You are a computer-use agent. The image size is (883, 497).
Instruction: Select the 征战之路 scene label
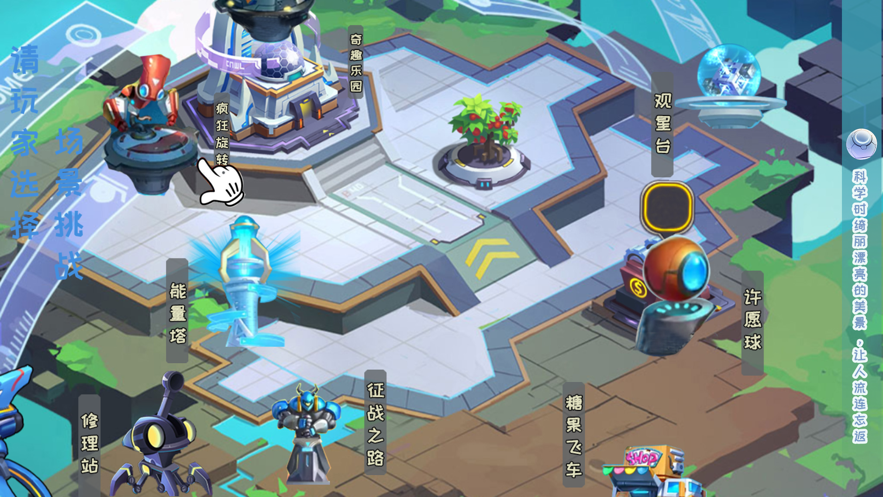(x=375, y=422)
